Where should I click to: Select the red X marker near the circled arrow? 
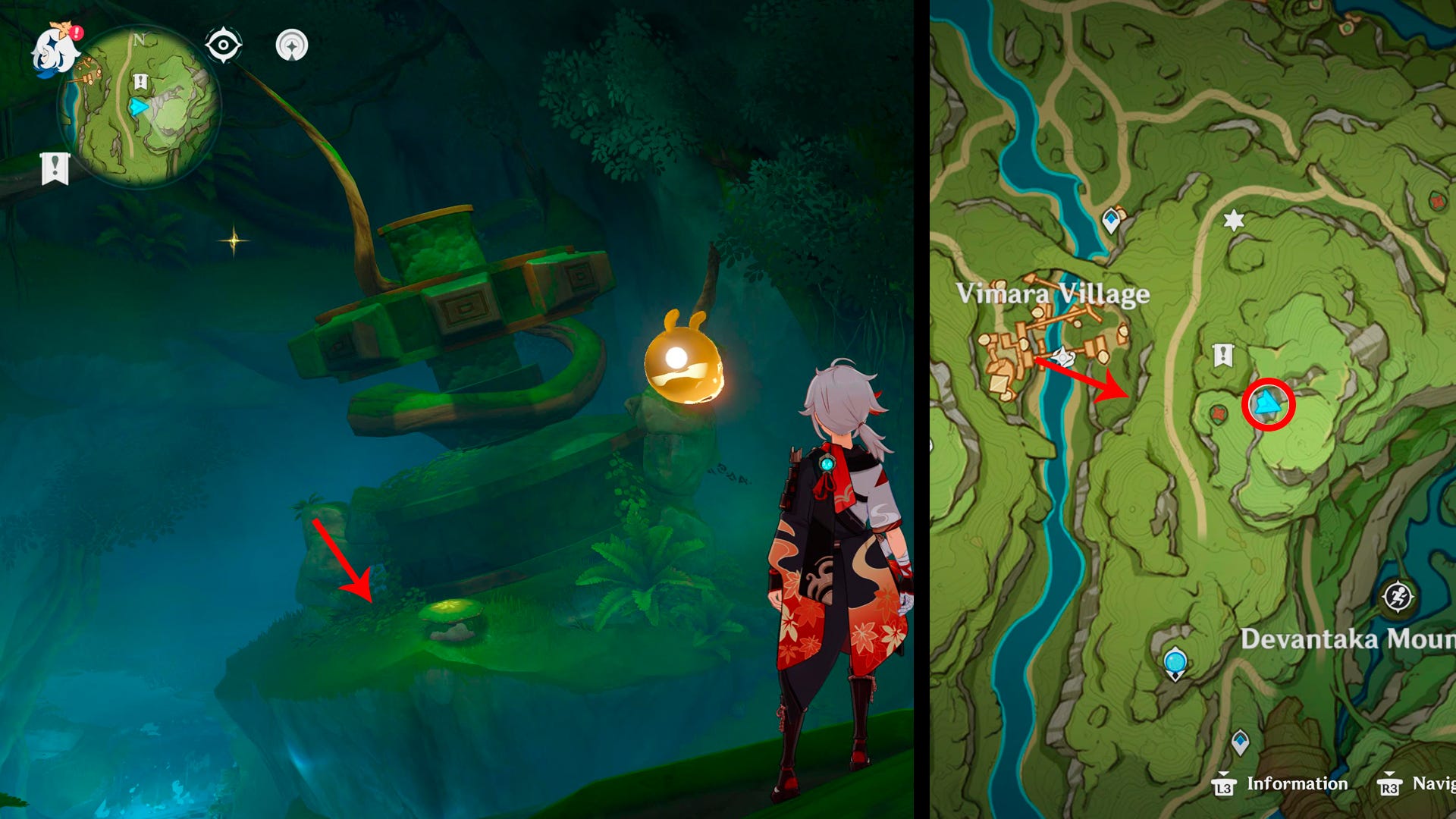tap(1218, 414)
